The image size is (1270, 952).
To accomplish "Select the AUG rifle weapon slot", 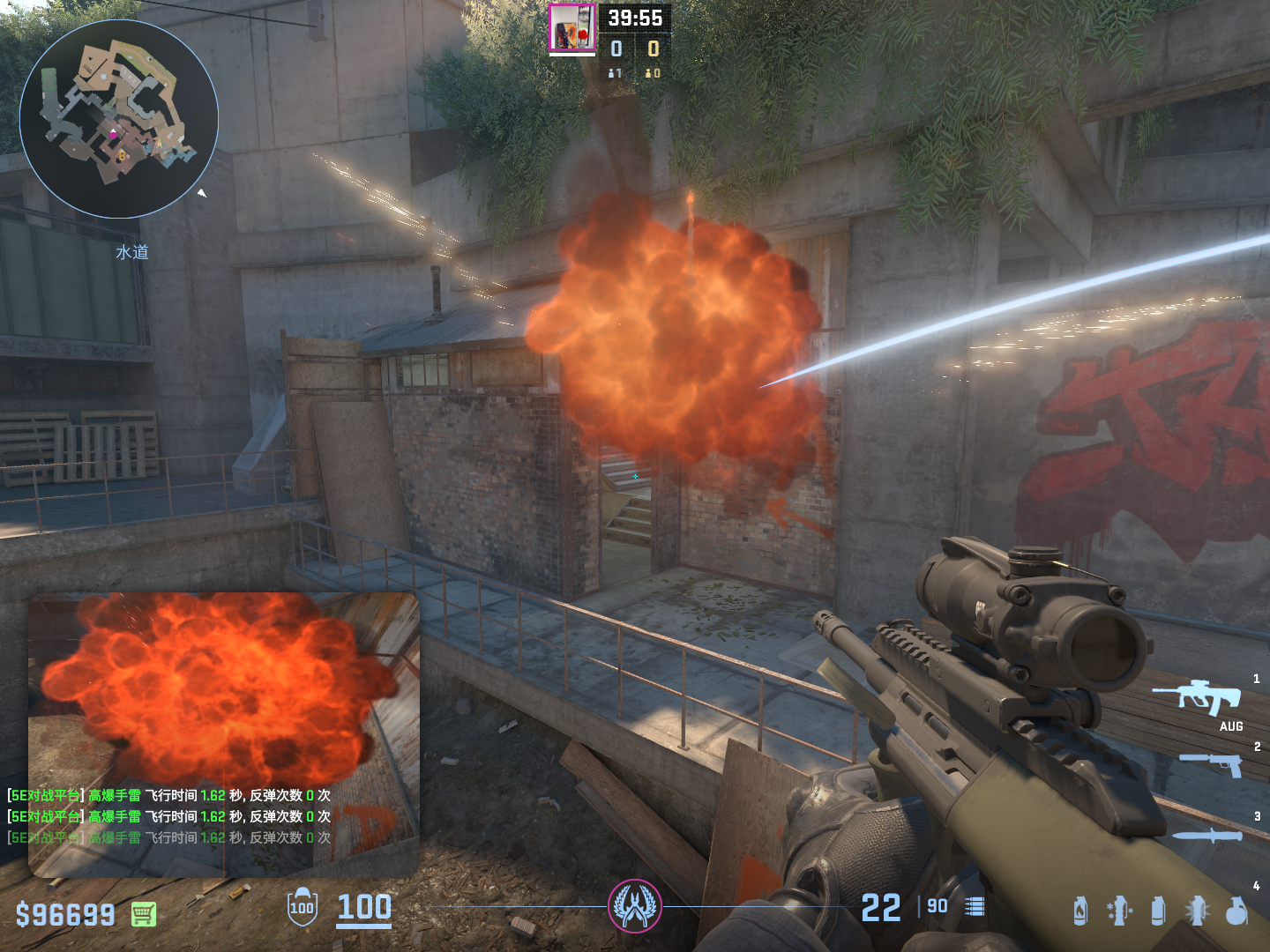I will (x=1197, y=698).
